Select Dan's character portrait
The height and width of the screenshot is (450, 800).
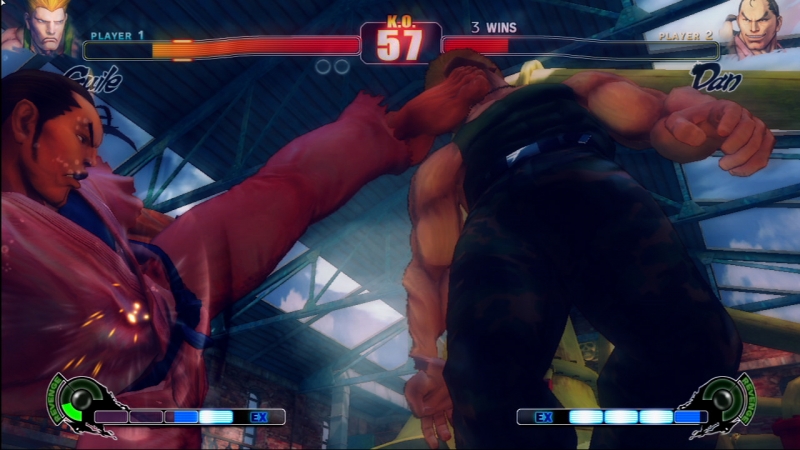click(759, 27)
